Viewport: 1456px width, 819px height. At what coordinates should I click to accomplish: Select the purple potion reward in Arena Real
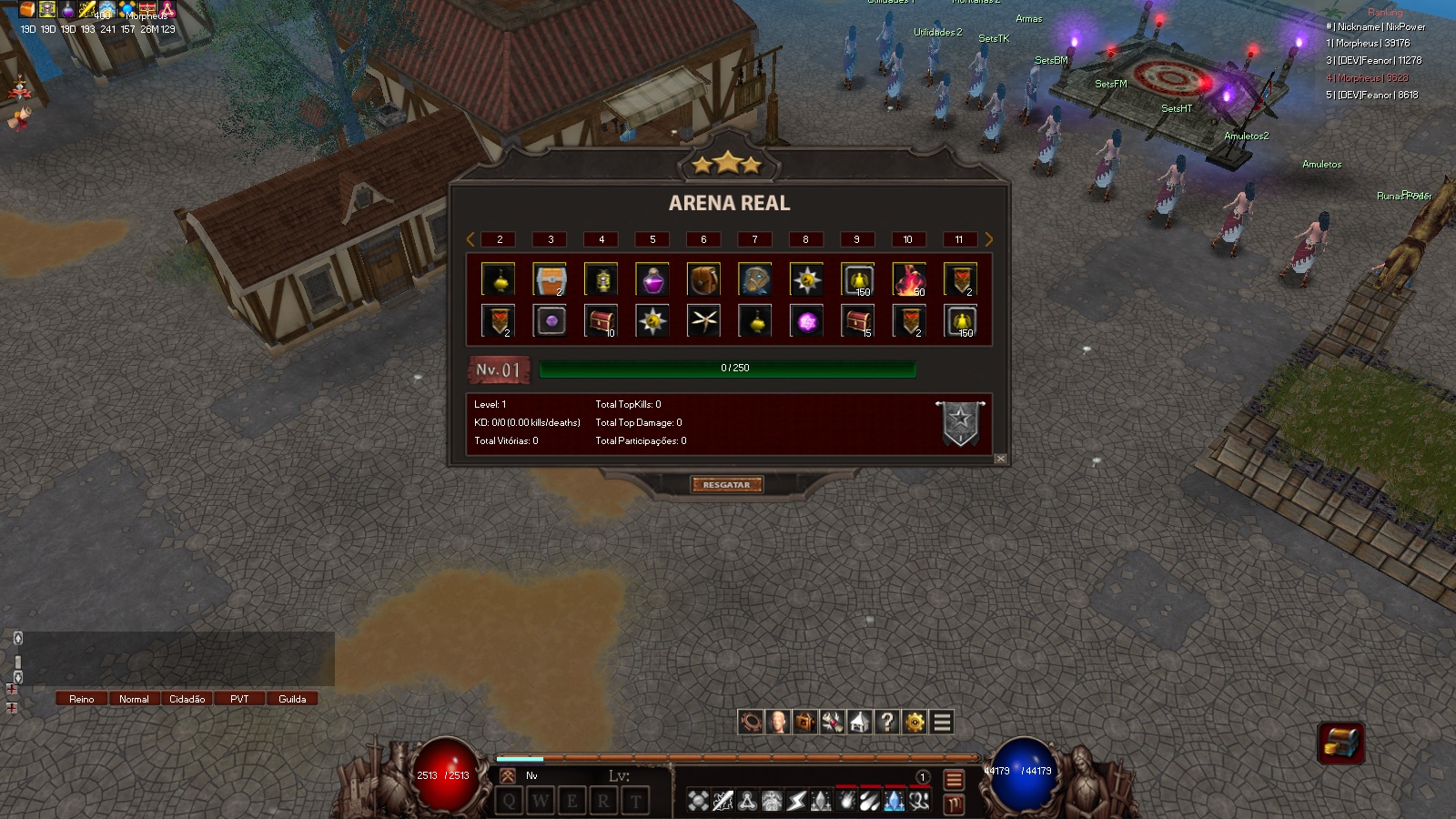coord(652,279)
